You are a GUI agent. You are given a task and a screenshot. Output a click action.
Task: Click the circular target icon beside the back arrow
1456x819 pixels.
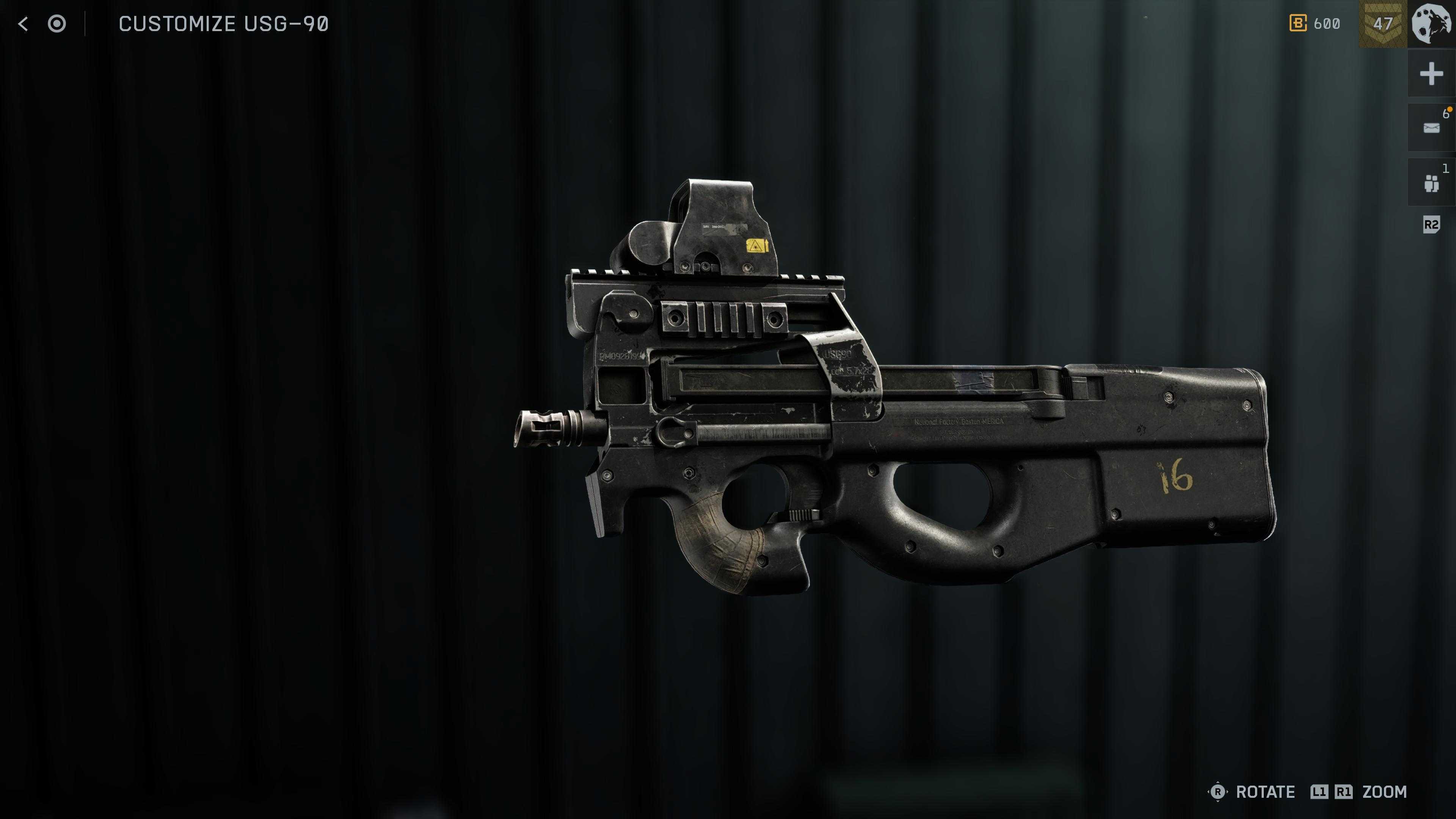[x=56, y=24]
